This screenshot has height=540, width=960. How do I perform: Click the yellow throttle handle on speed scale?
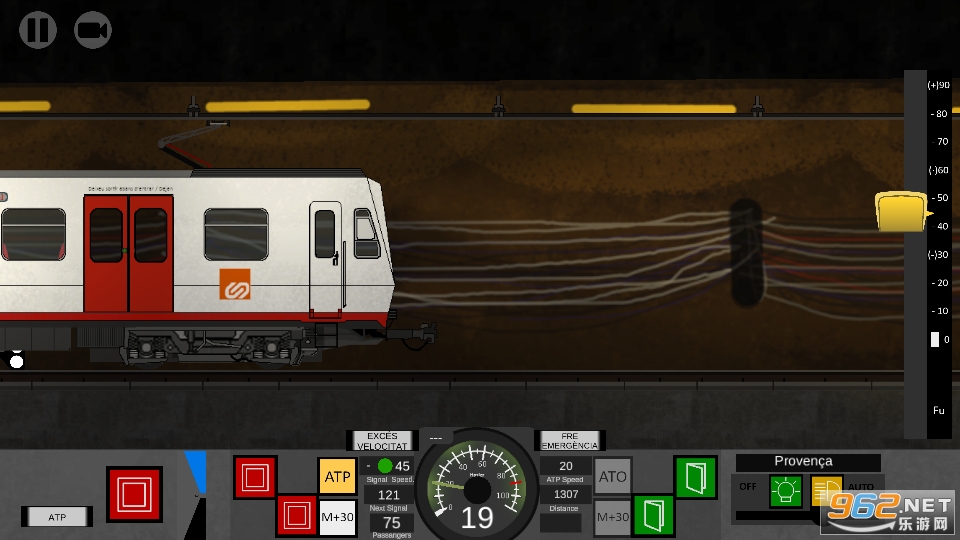(x=900, y=212)
